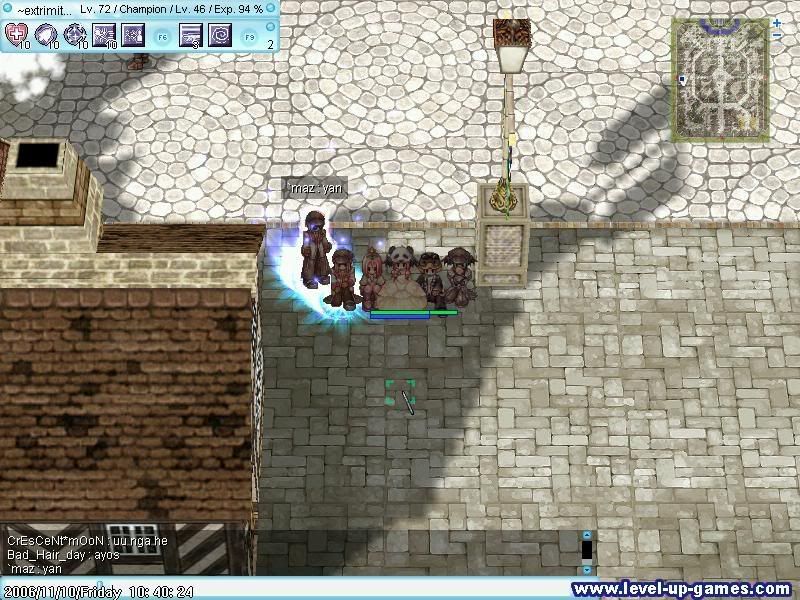Image resolution: width=800 pixels, height=600 pixels.
Task: Activate the spiral swirl skill icon
Action: 220,36
